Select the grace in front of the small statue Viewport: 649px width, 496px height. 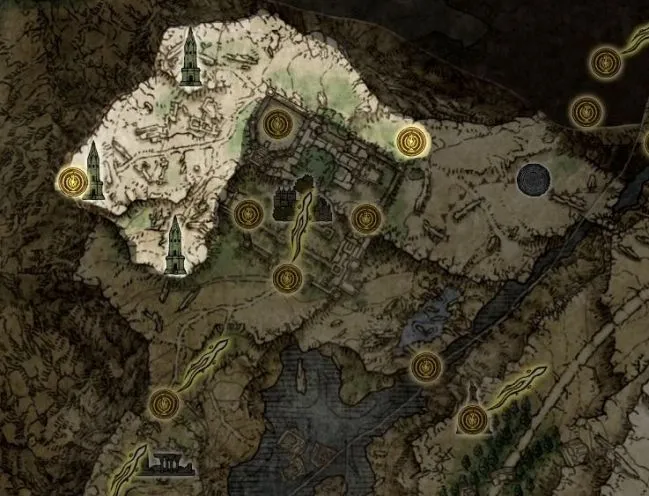469,418
